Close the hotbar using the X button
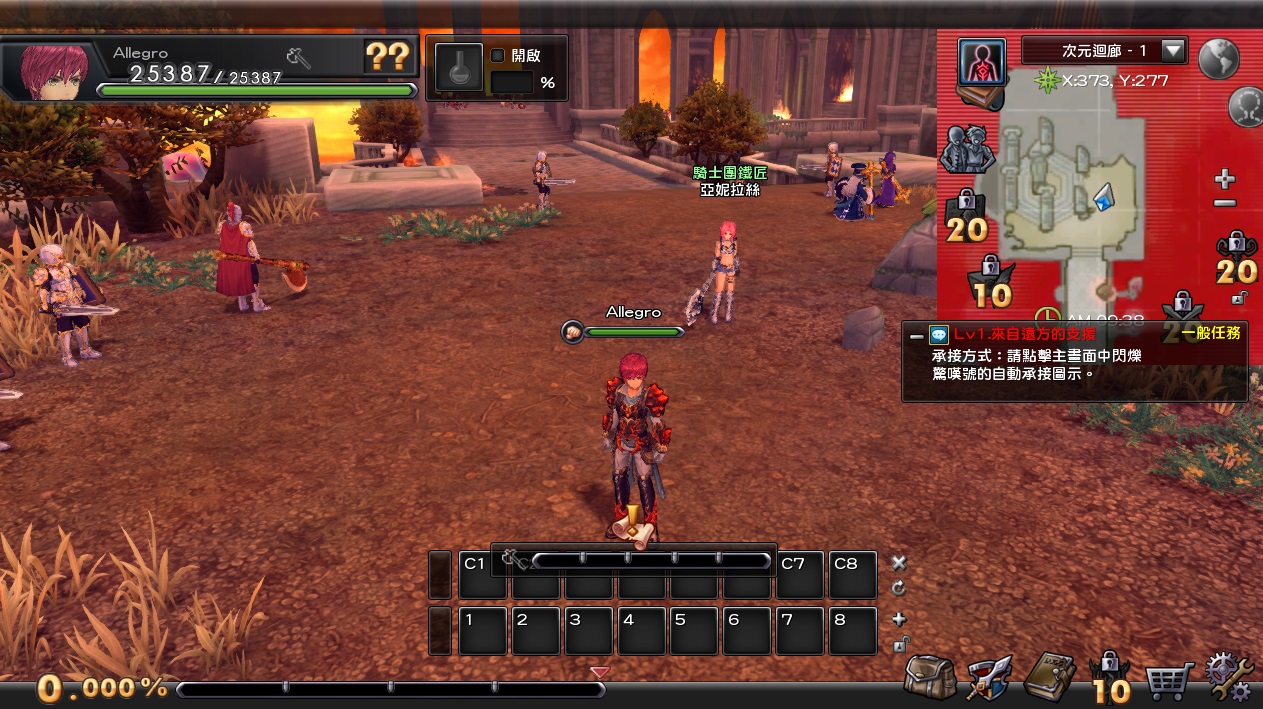Viewport: 1263px width, 709px height. [898, 563]
